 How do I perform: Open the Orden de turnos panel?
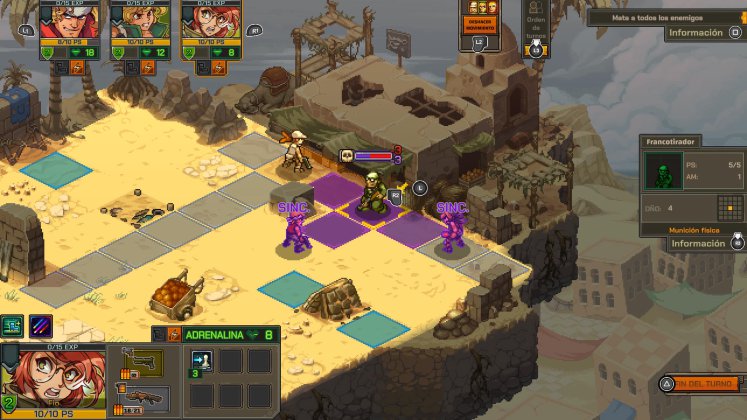536,25
